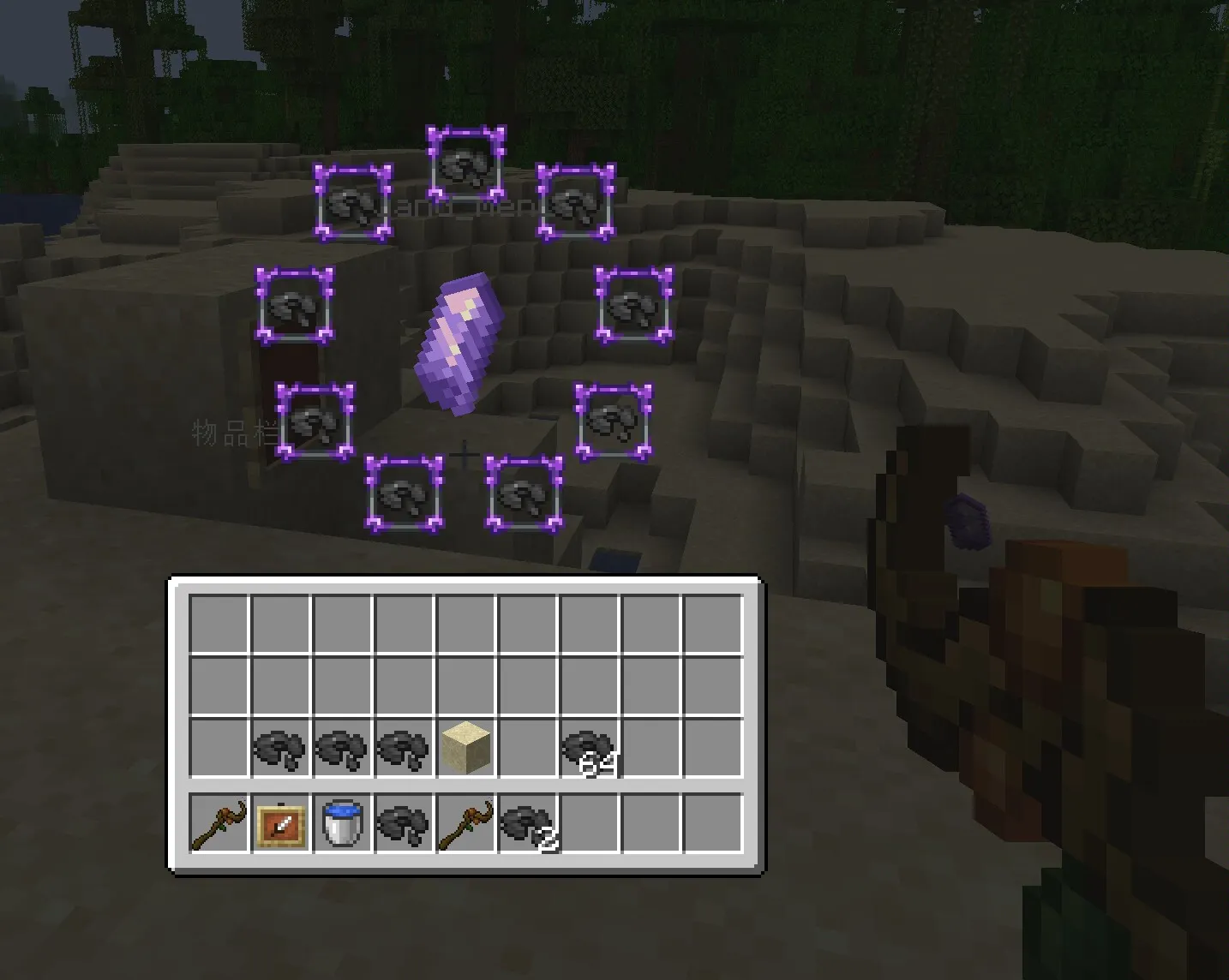1229x980 pixels.
Task: Click the topmost glowing item frame
Action: [465, 164]
